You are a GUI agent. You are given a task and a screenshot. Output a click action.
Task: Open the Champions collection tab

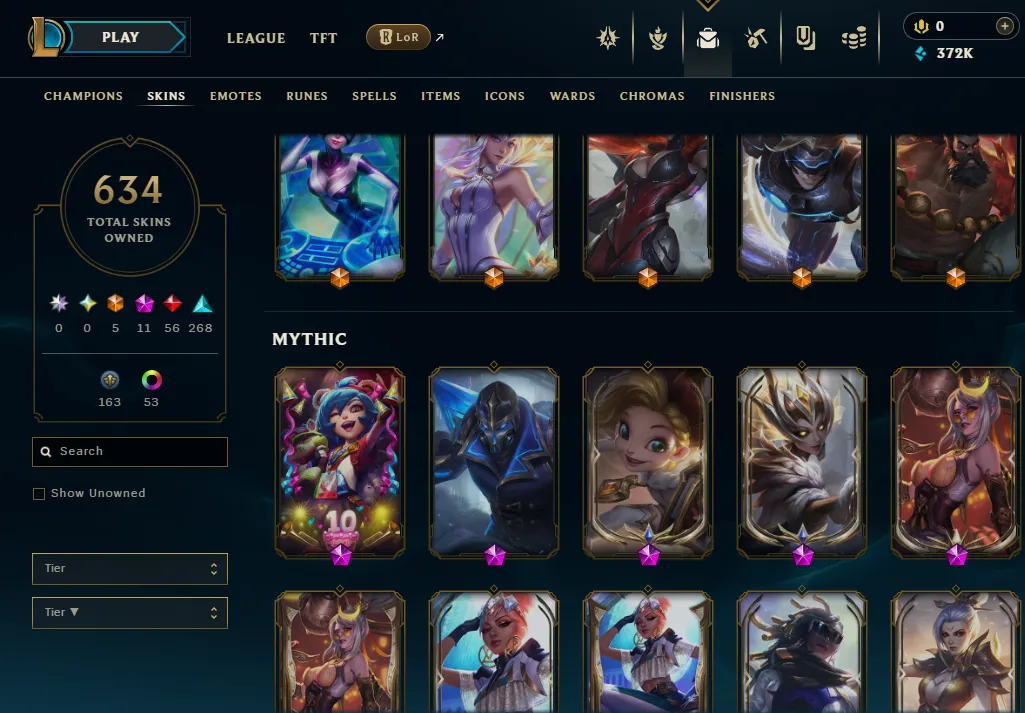(83, 96)
